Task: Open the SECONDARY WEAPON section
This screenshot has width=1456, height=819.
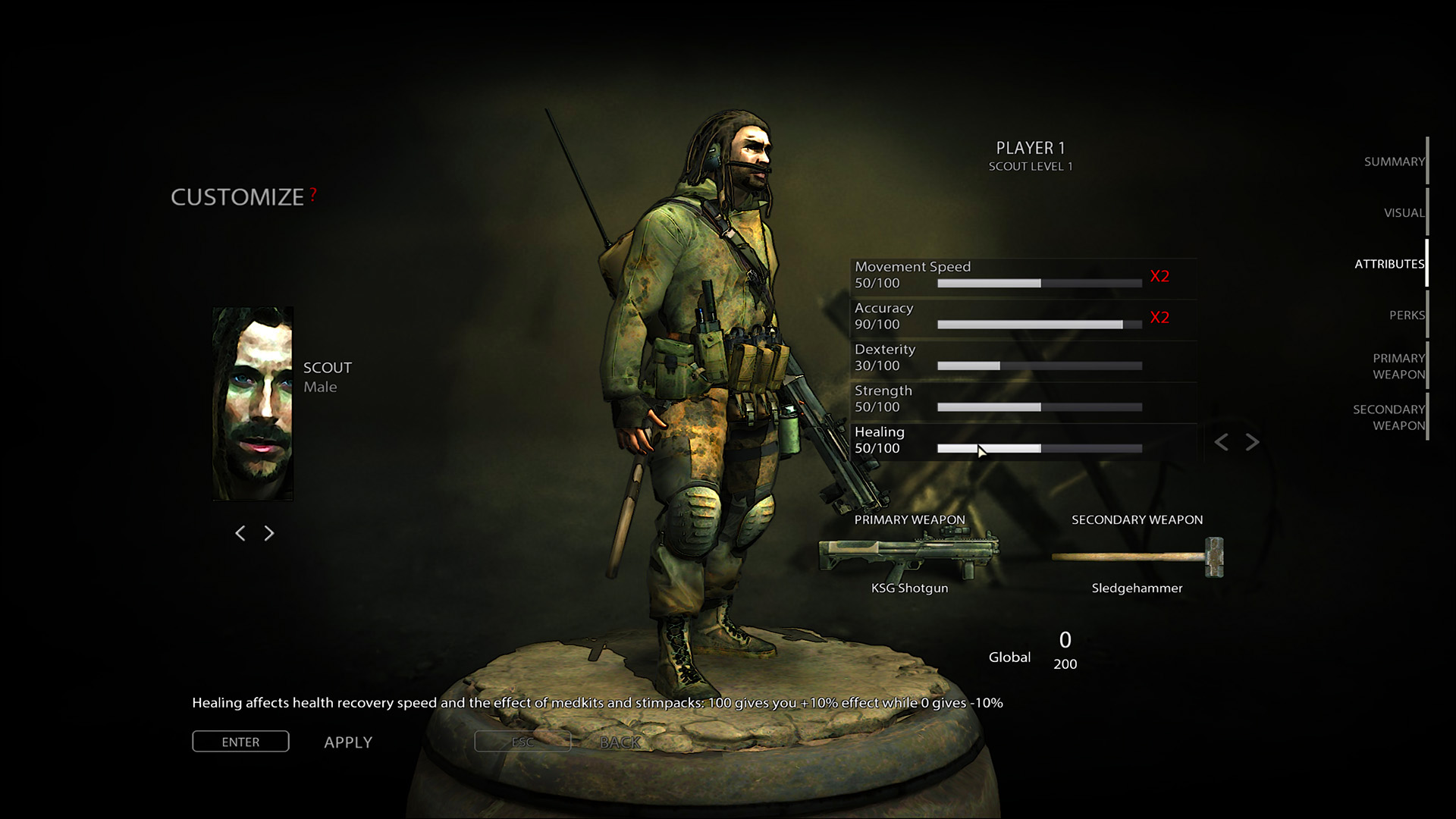Action: [1389, 417]
